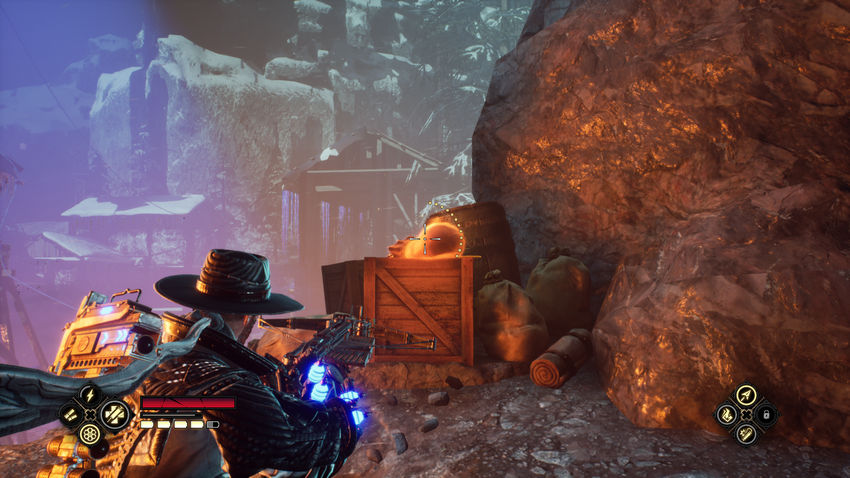Activate the lightning bolt ability icon

tap(90, 394)
